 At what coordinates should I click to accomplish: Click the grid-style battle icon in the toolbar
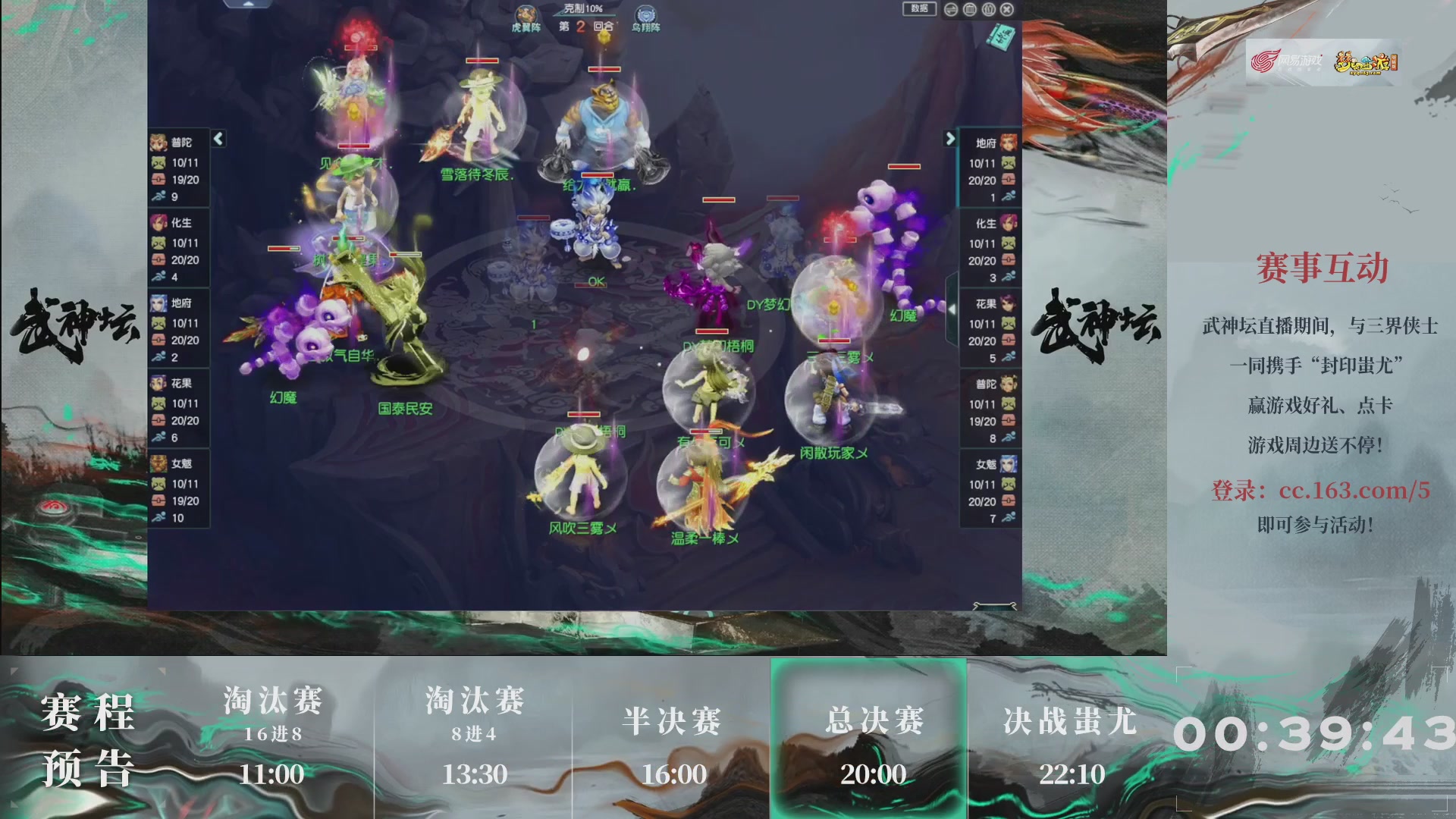(x=969, y=10)
